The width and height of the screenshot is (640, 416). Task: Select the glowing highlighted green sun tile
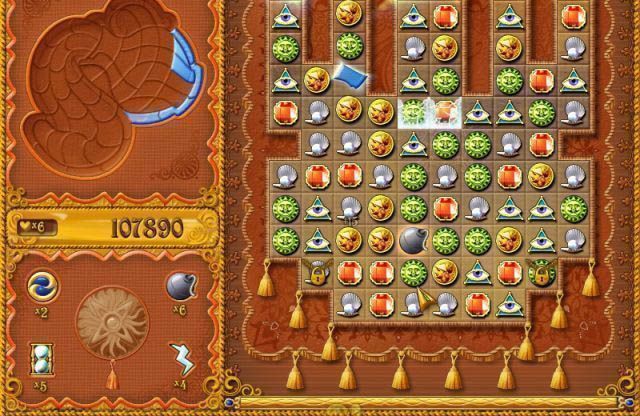412,111
